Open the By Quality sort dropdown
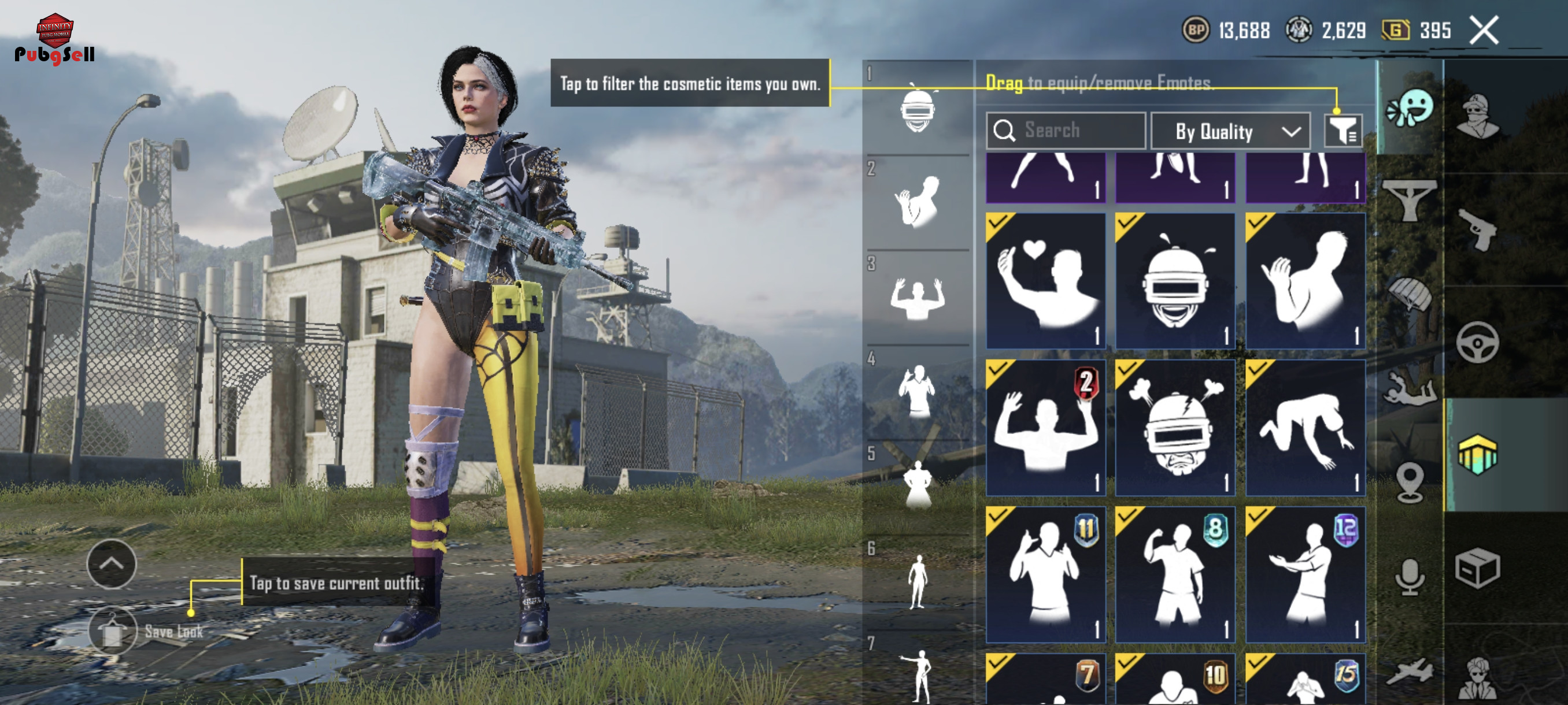1568x705 pixels. pos(1231,131)
